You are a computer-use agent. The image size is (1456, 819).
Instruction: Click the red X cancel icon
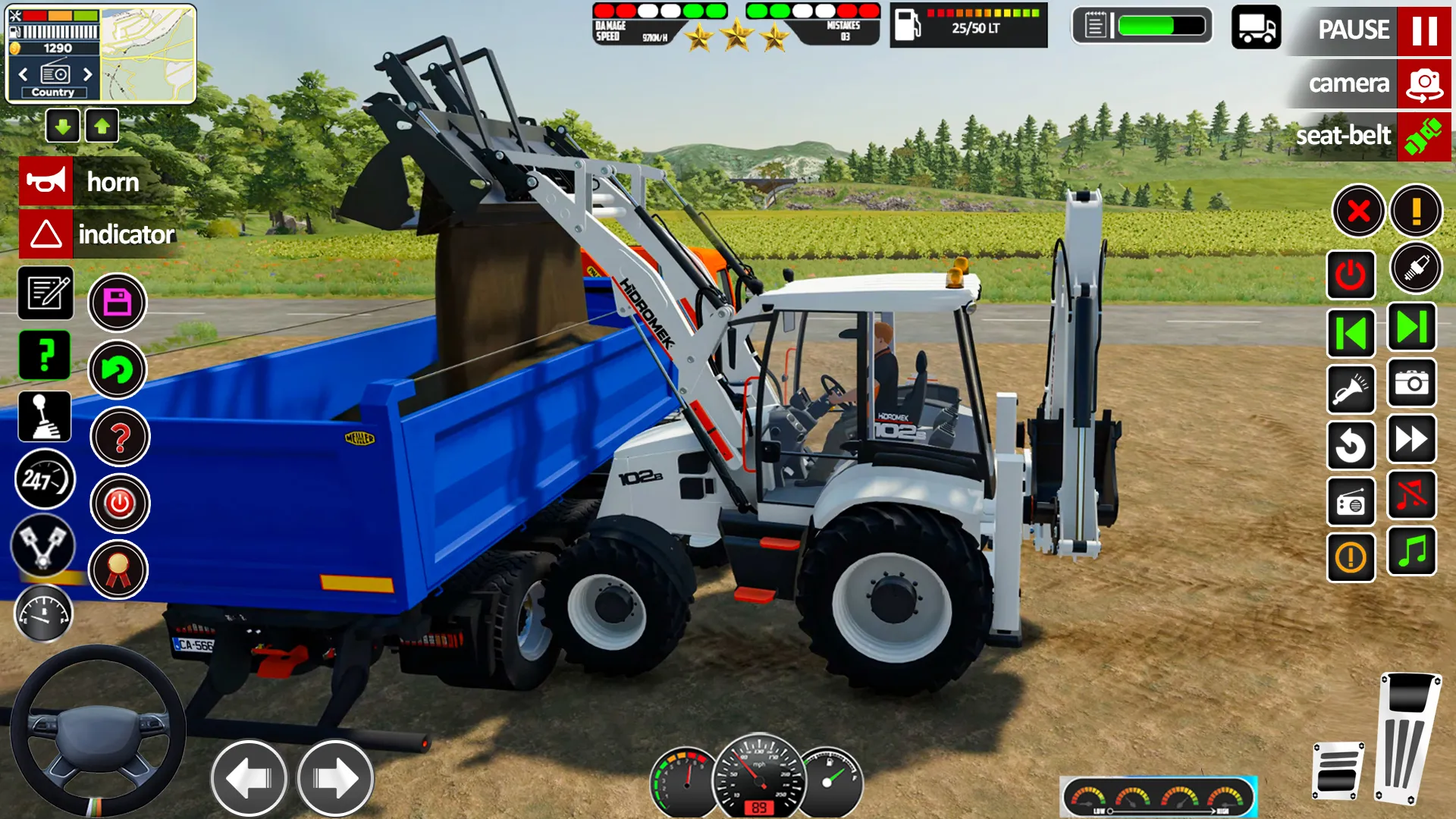coord(1357,212)
